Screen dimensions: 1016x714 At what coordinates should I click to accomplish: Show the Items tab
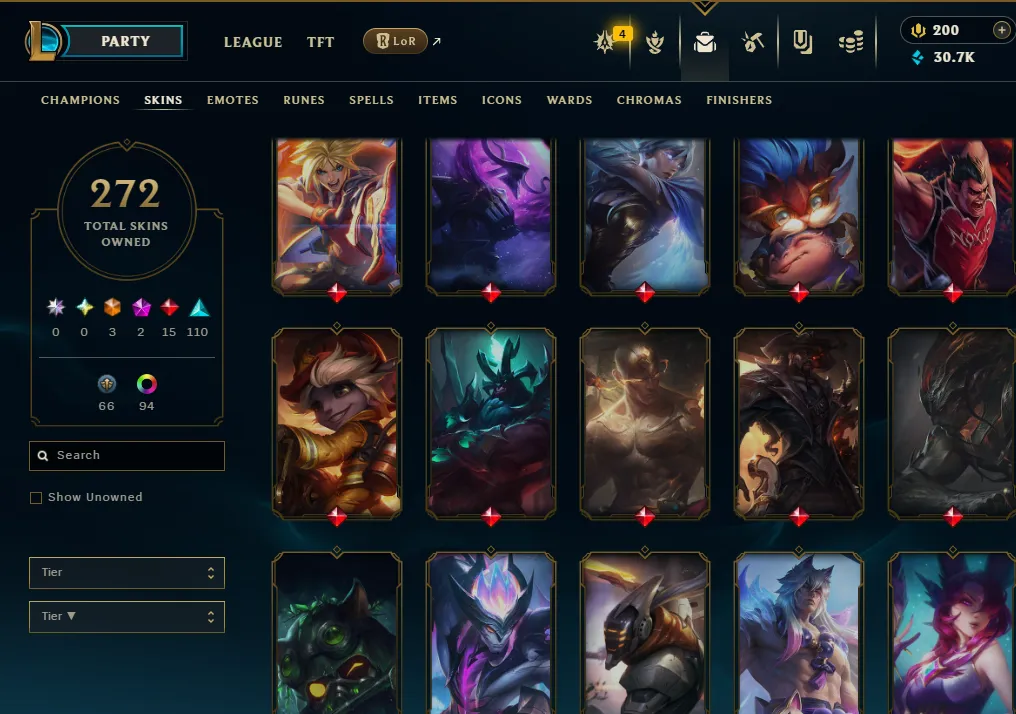pos(438,100)
